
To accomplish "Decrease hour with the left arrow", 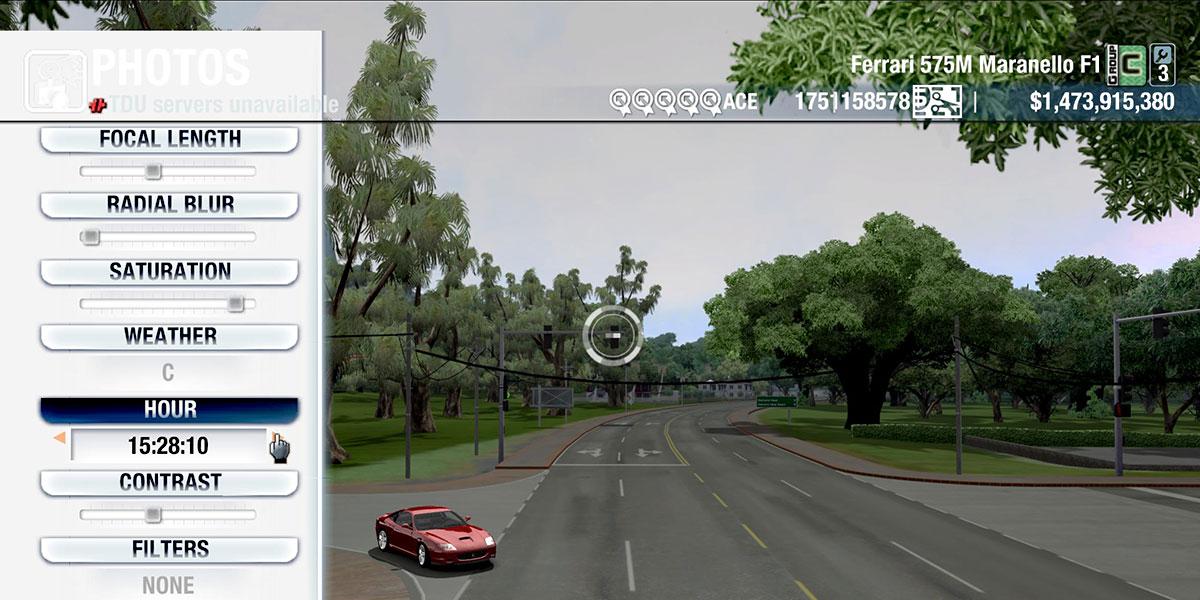I will pos(60,438).
